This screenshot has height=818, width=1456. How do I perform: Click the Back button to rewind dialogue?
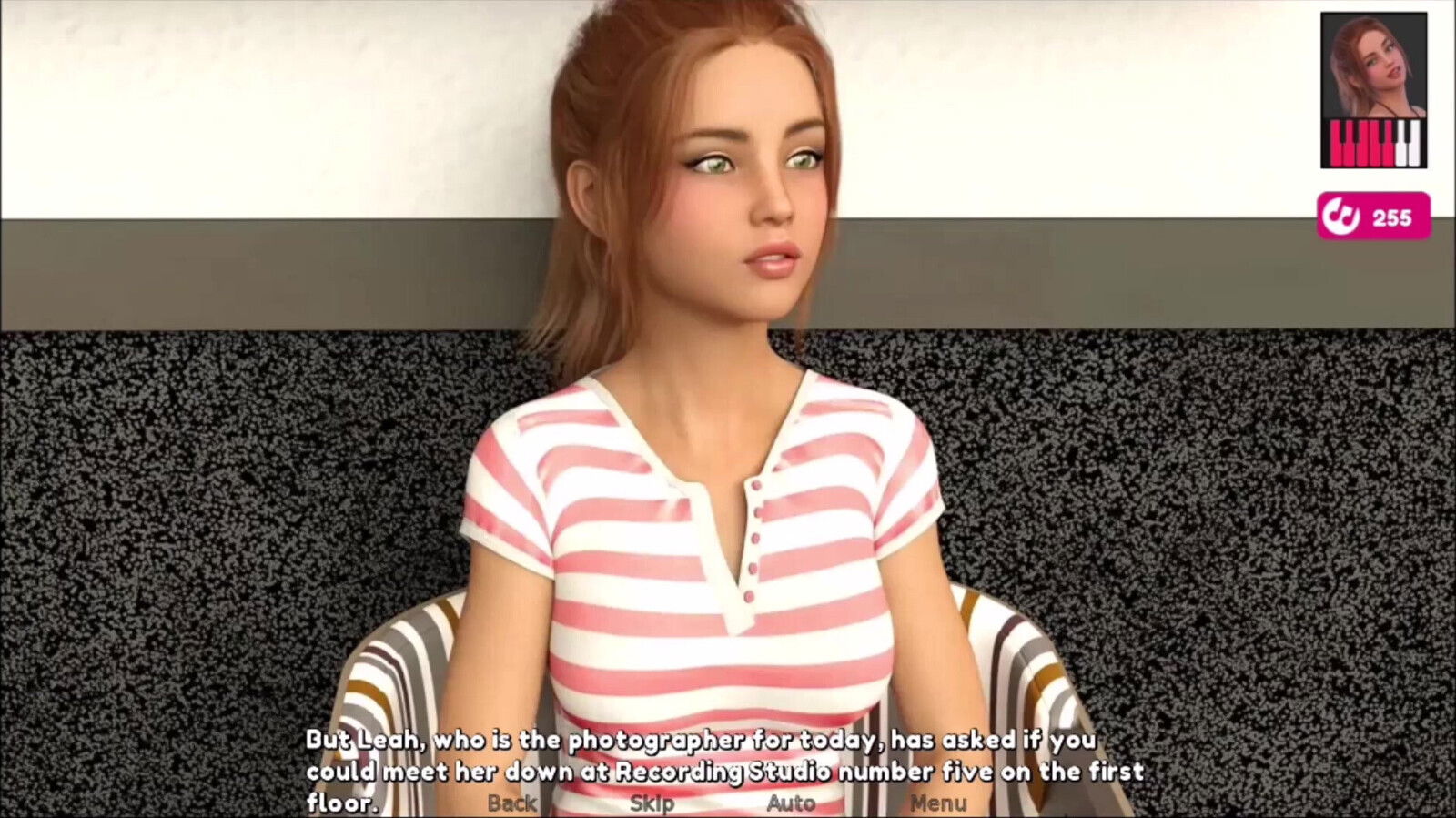point(512,803)
